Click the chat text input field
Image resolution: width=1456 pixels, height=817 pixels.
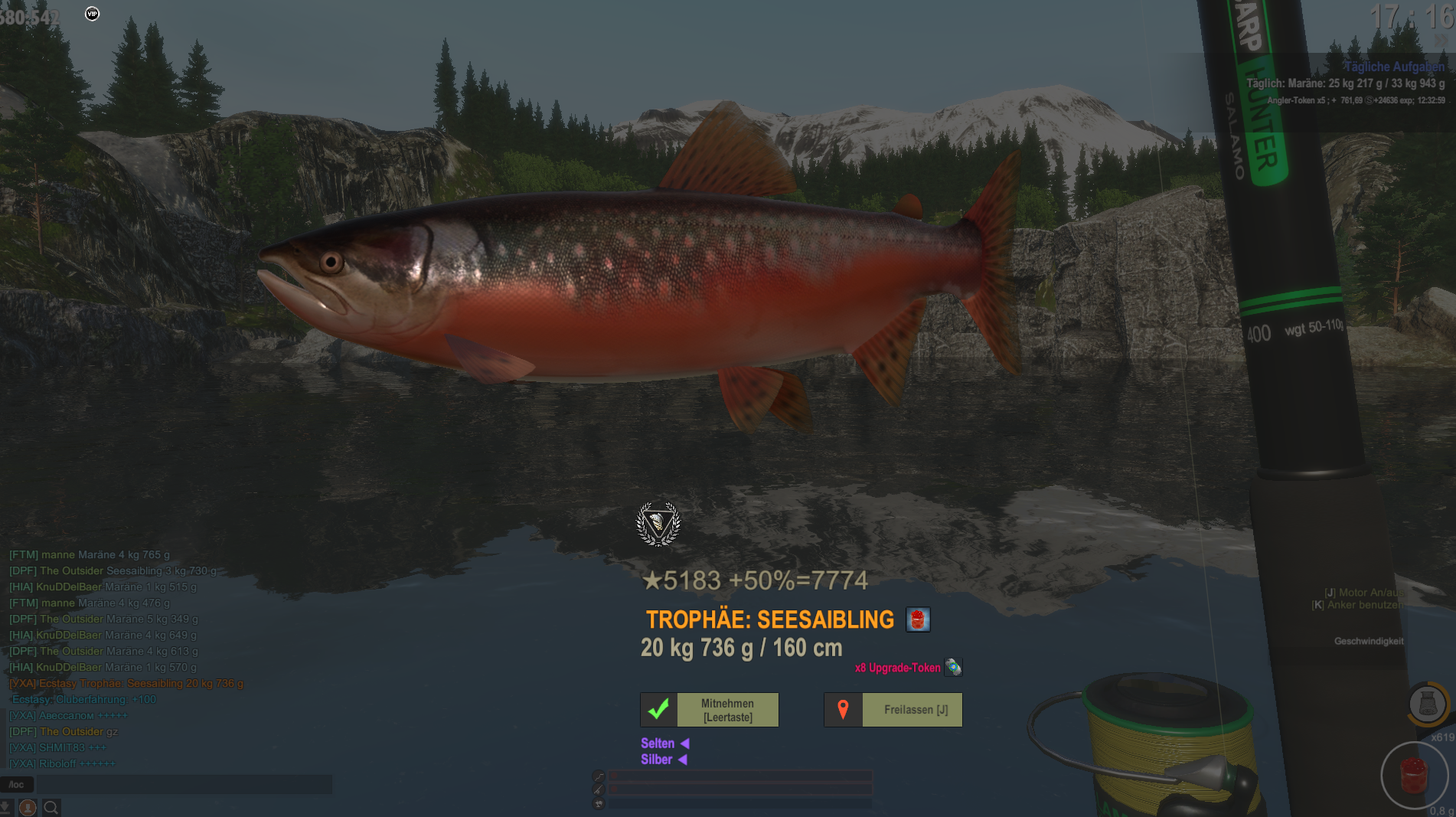pyautogui.click(x=184, y=784)
